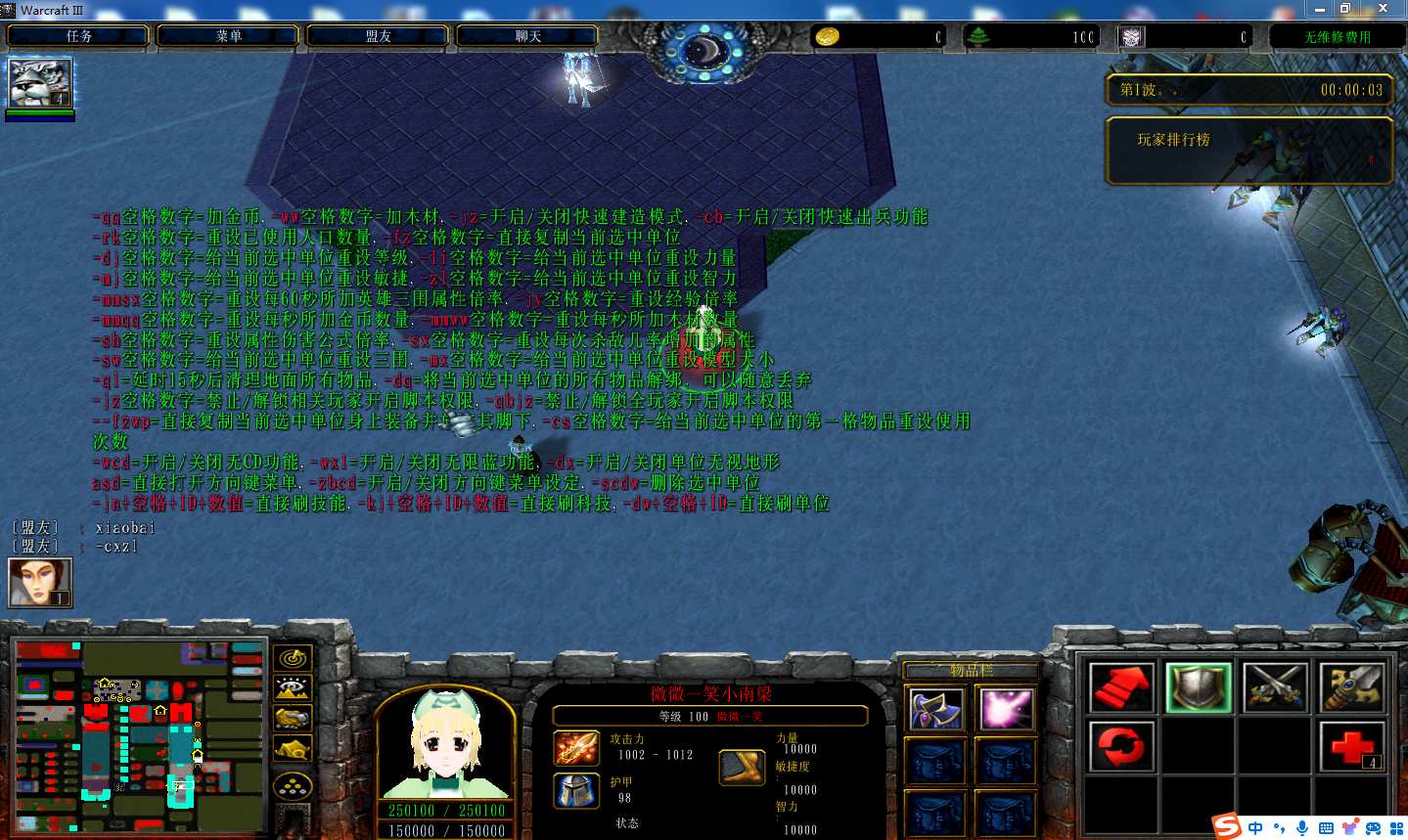Screen dimensions: 1408x840
Task: Open the red cross hero skills
Action: click(x=1351, y=747)
